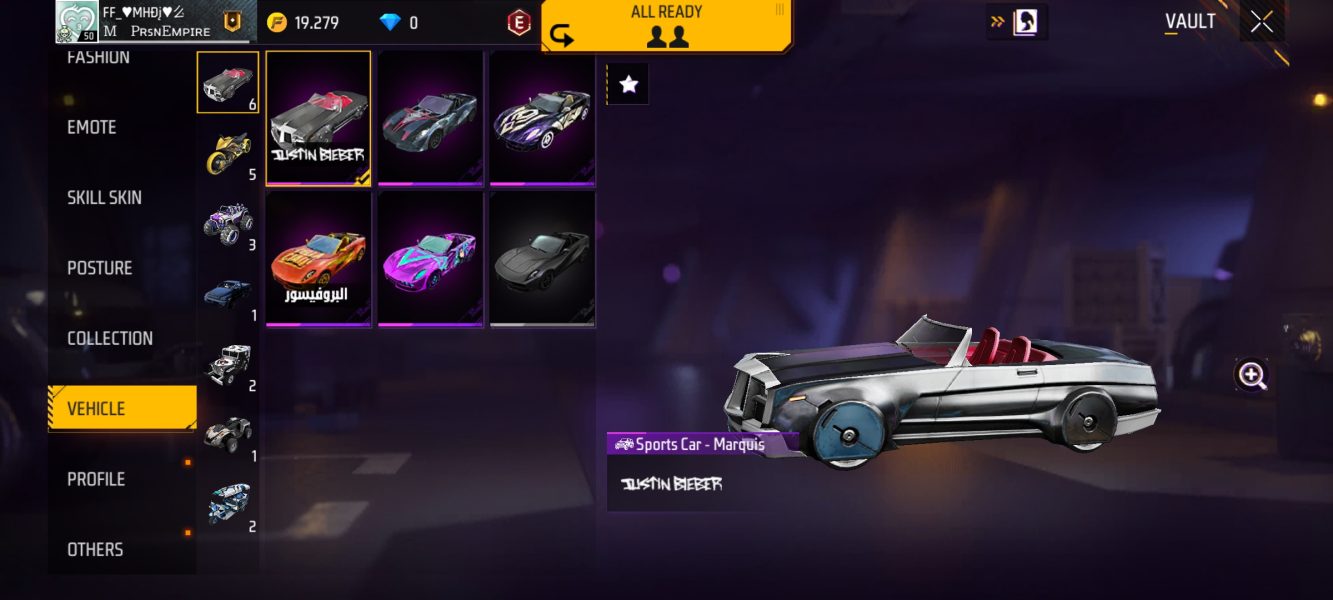
Task: Open the player profile avatar
Action: tap(77, 22)
